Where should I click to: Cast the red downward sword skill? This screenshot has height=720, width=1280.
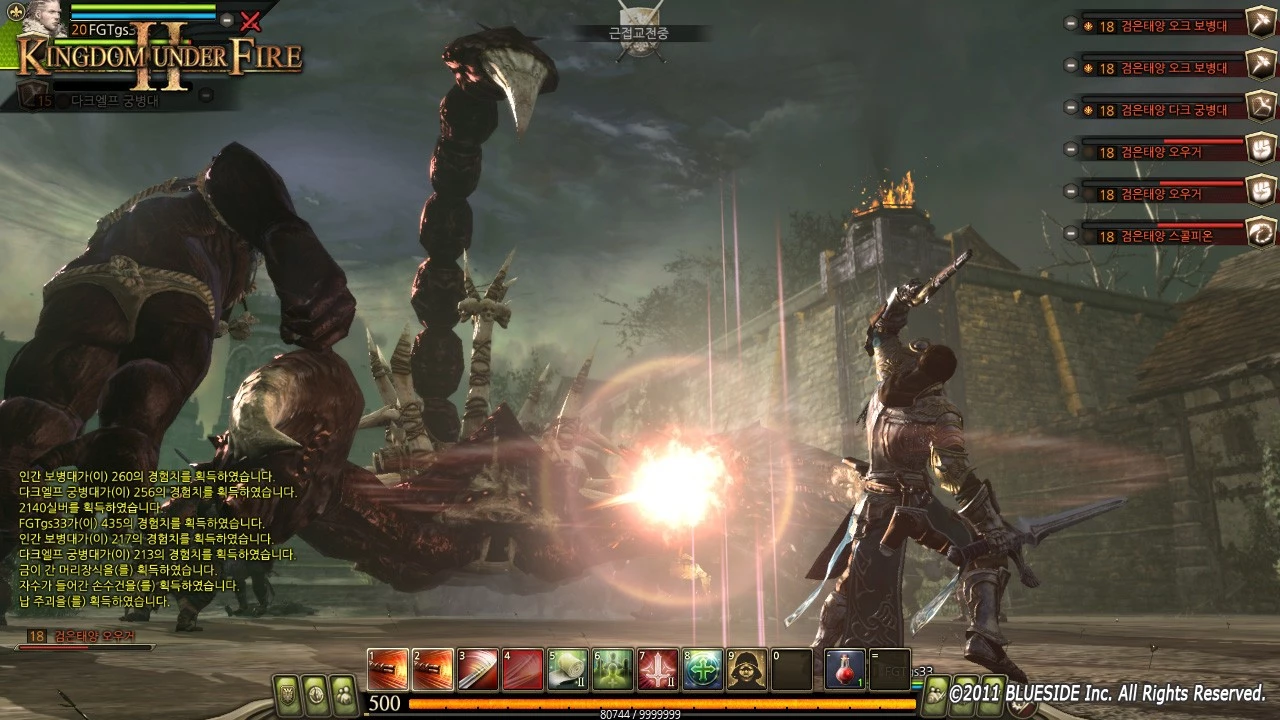tap(657, 669)
